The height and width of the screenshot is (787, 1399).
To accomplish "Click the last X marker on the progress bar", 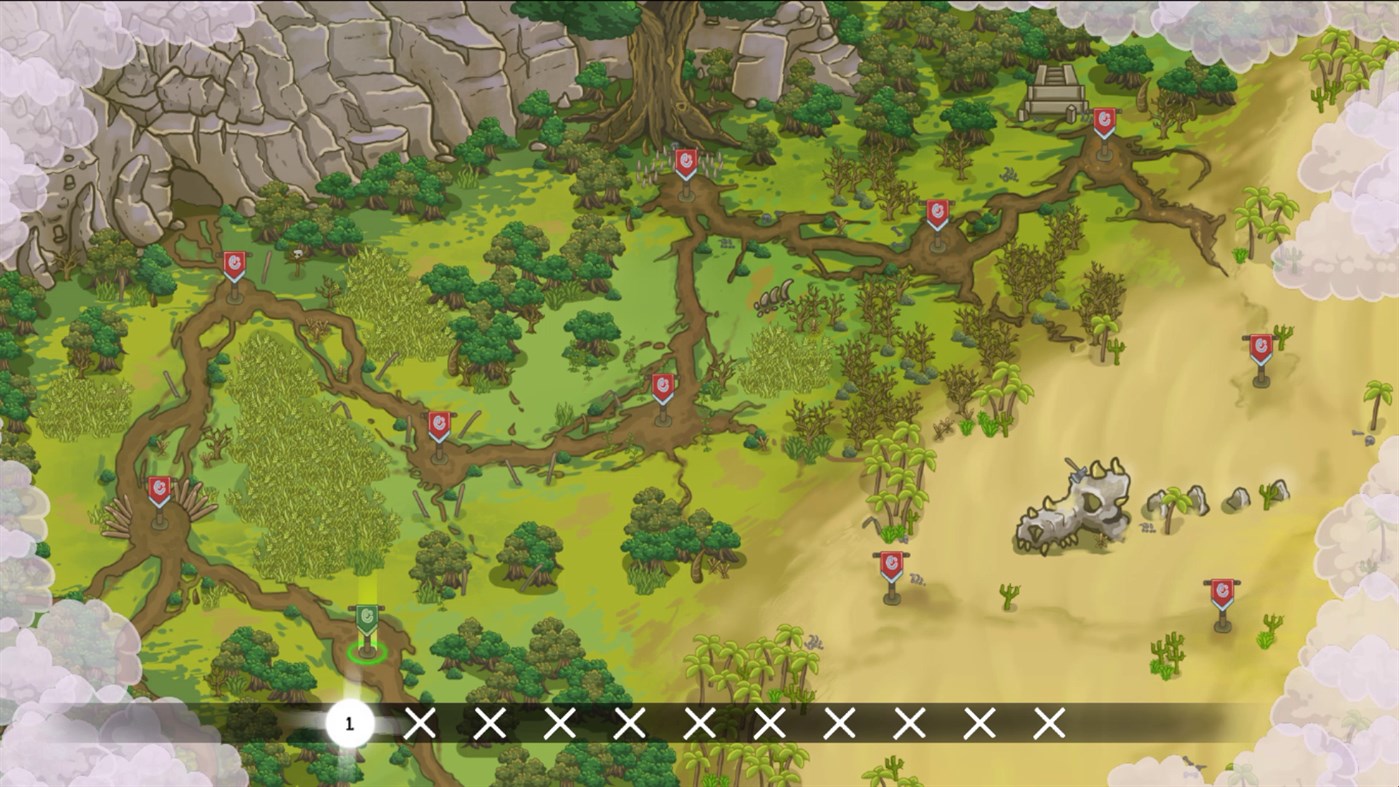I will tap(1047, 722).
